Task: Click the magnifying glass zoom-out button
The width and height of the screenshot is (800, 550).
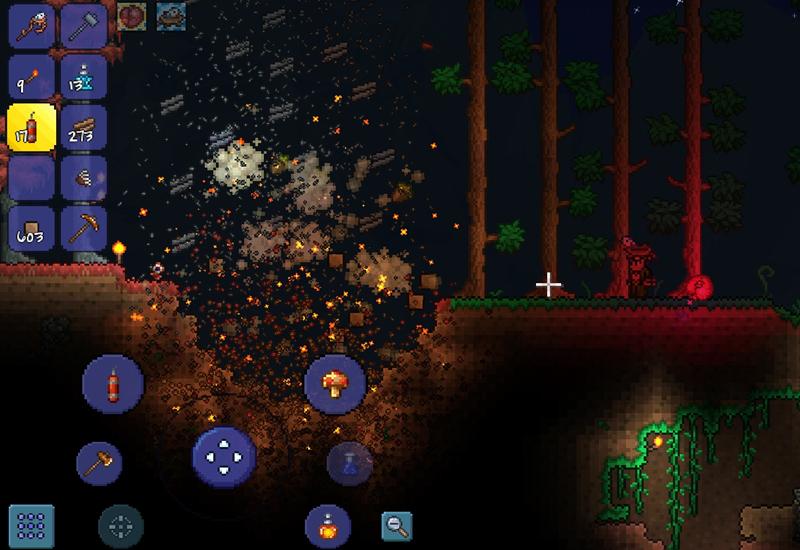Action: (x=396, y=526)
